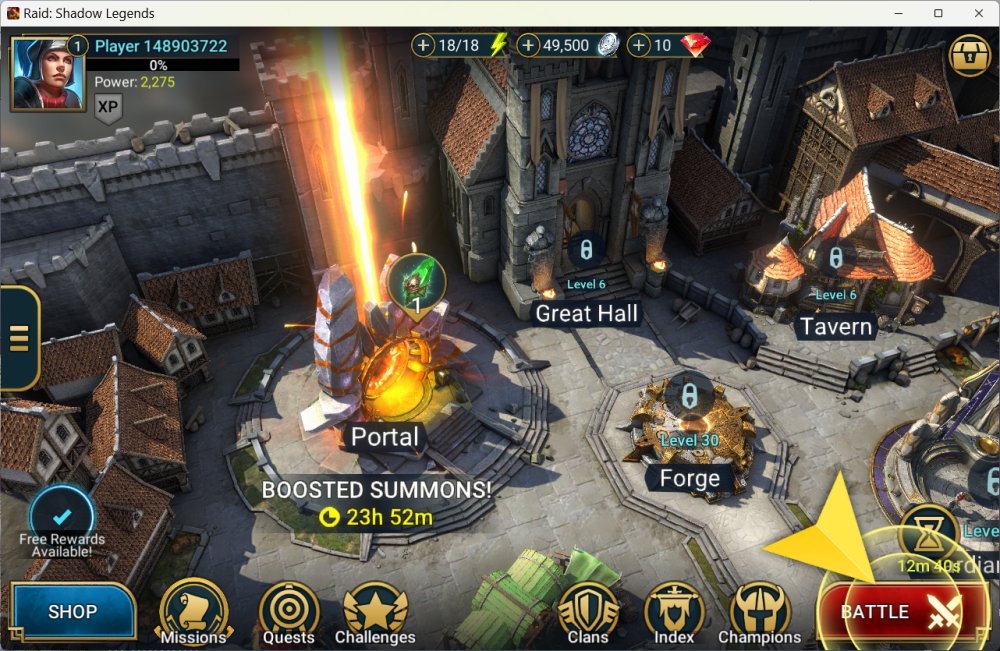Add more energy with the plus button
The height and width of the screenshot is (651, 1000).
point(424,45)
